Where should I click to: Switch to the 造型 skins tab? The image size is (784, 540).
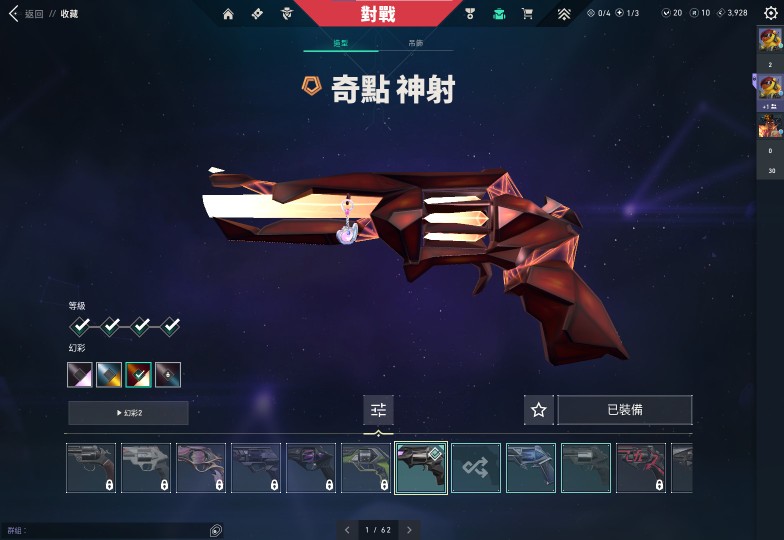click(x=340, y=44)
